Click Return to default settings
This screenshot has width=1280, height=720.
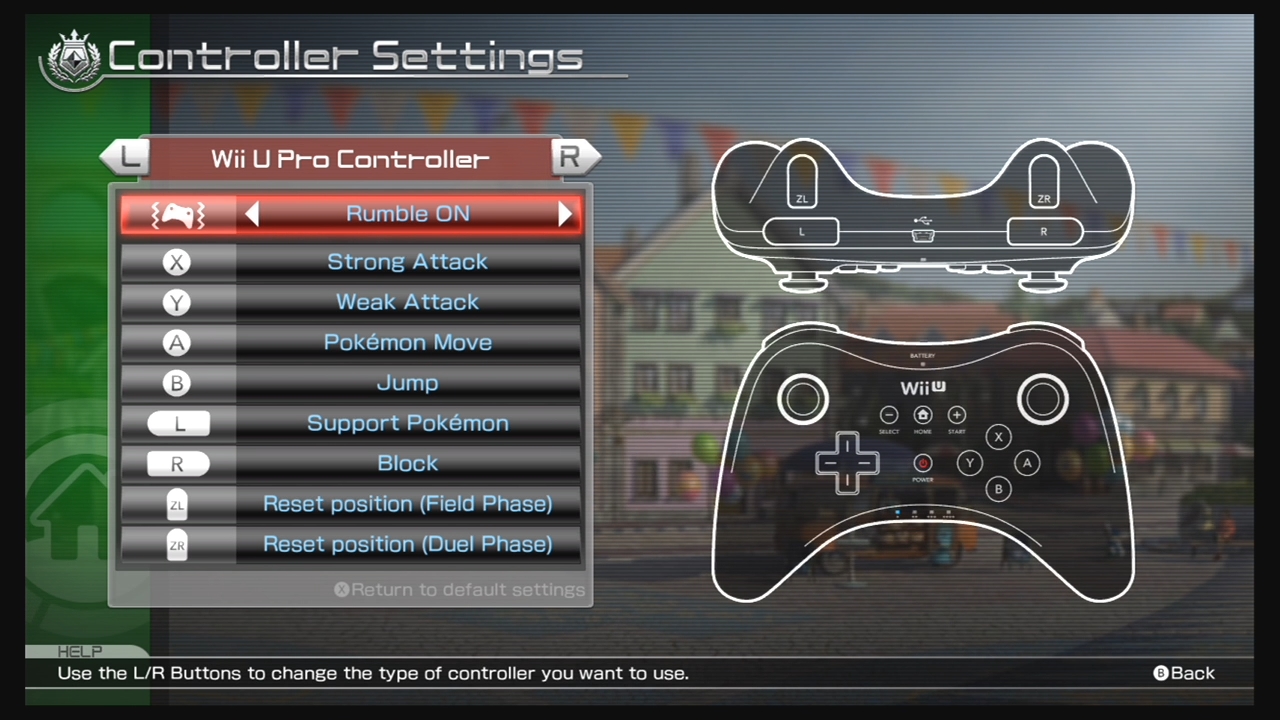[x=460, y=589]
